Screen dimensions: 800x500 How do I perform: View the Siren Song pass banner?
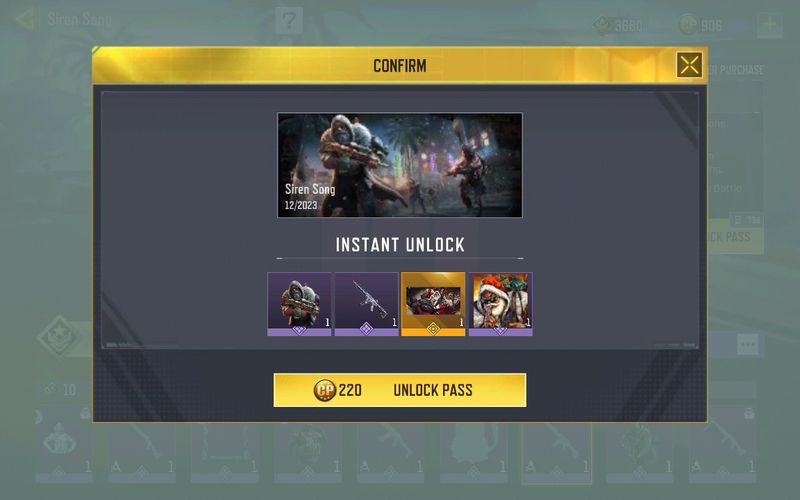pos(400,165)
